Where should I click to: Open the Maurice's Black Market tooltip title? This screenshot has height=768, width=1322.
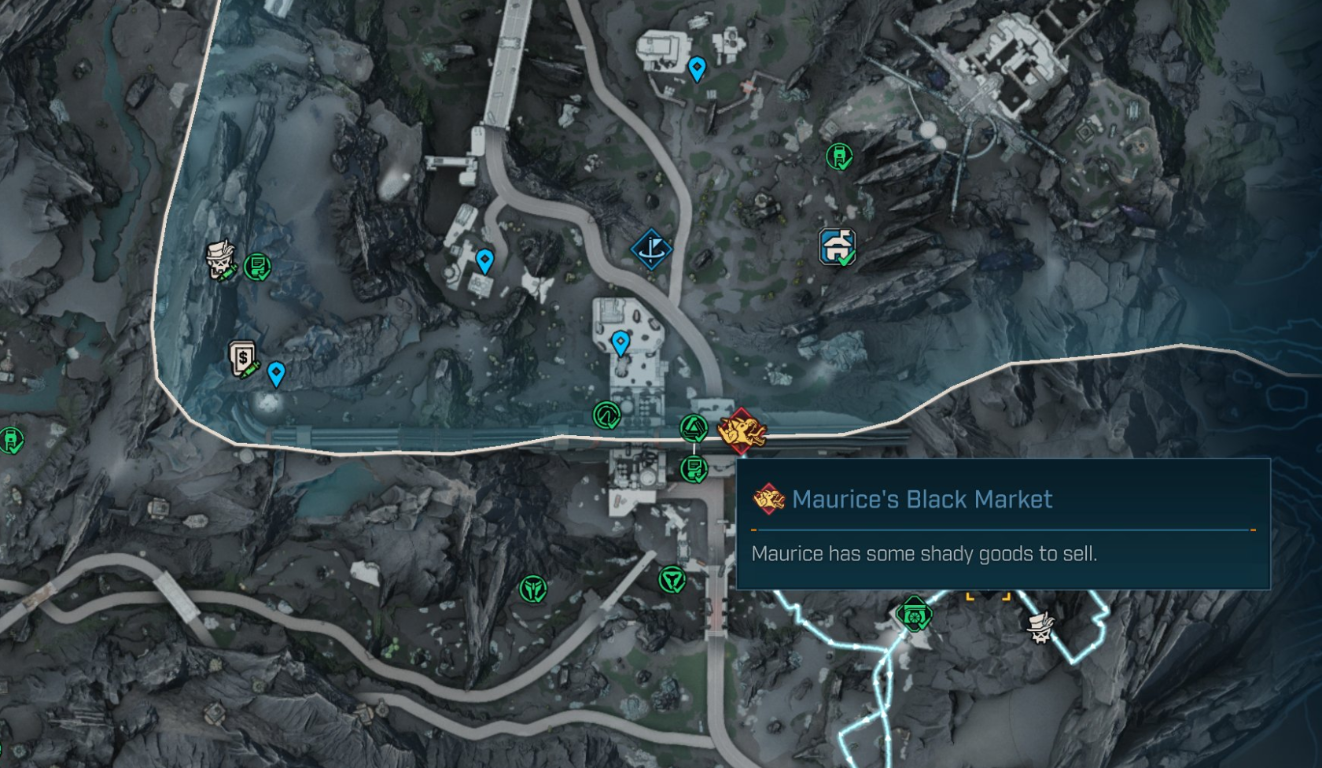point(918,499)
